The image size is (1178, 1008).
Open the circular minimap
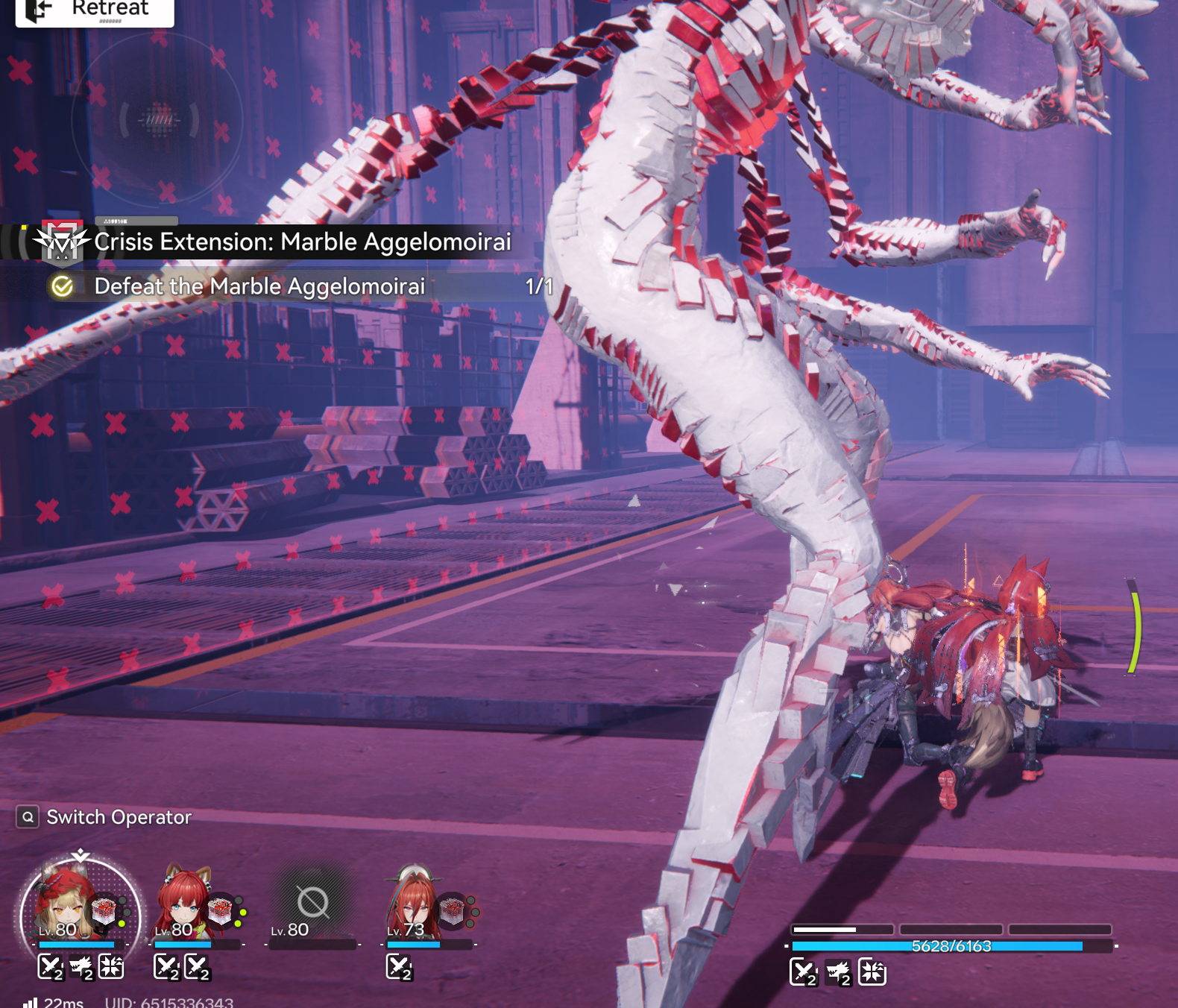pos(157,119)
